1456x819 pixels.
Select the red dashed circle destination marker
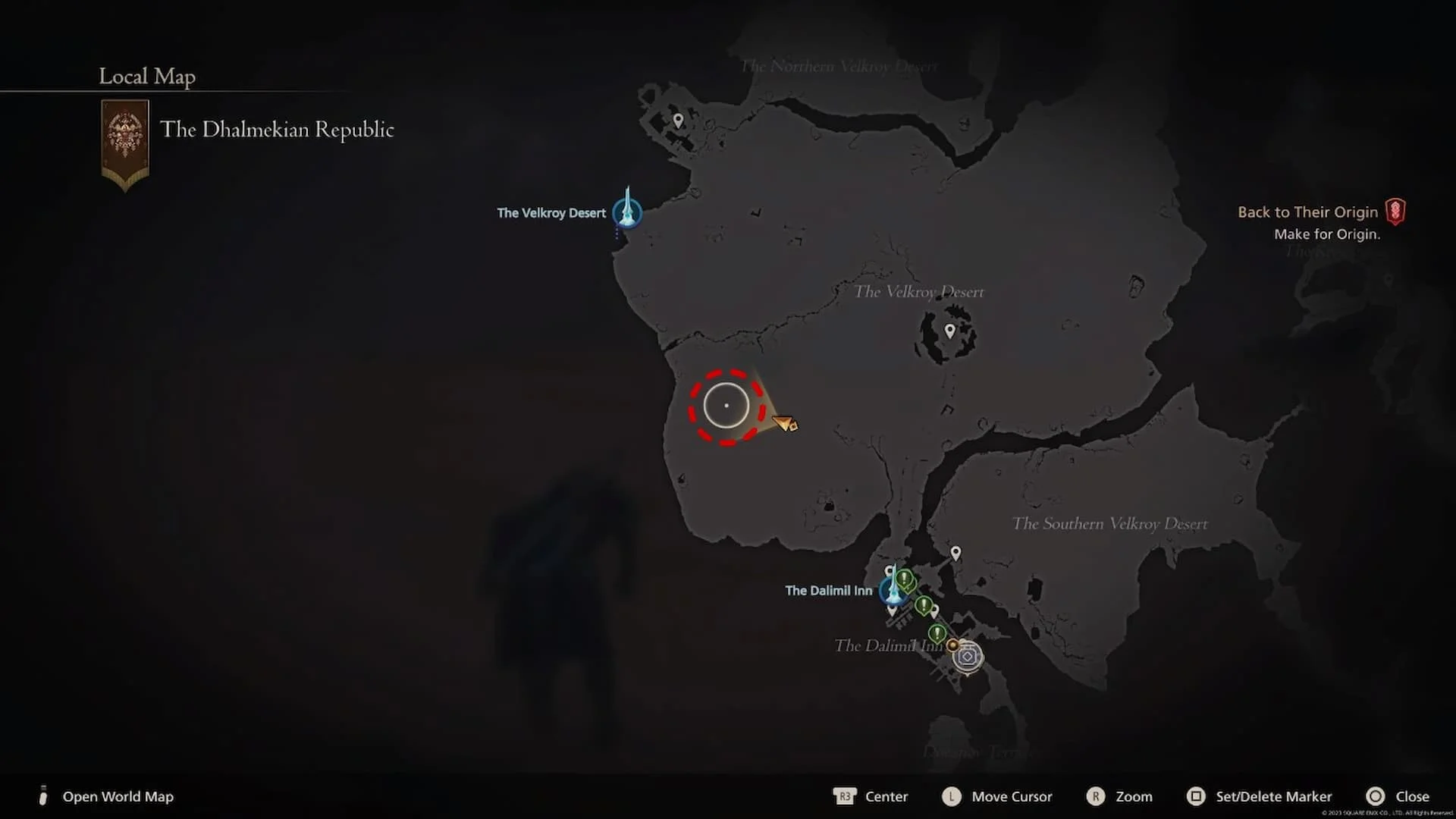point(726,406)
